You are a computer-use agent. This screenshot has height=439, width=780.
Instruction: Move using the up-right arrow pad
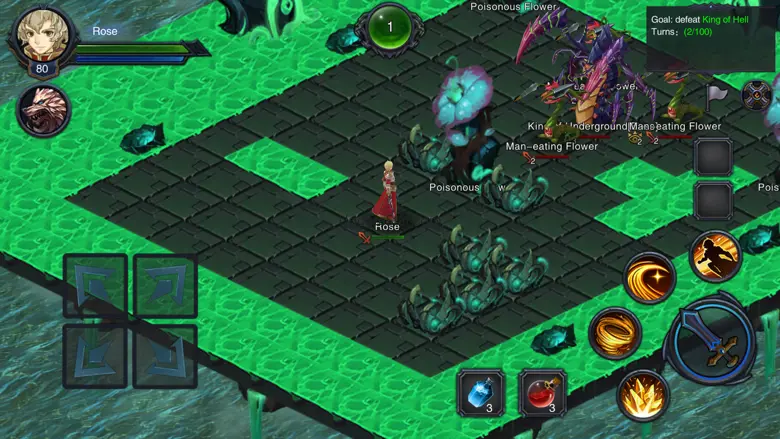[165, 285]
